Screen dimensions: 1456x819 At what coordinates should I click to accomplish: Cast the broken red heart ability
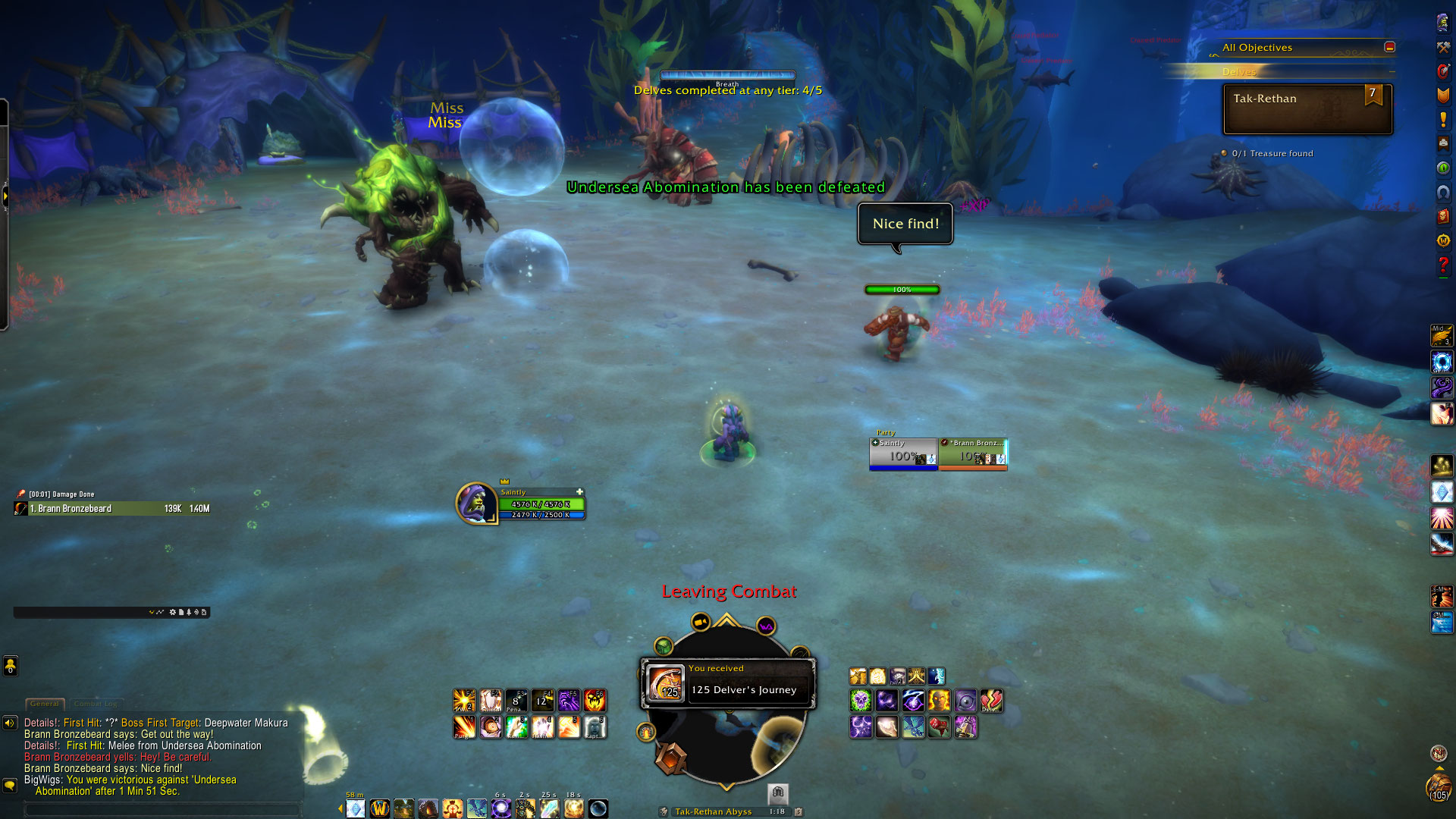coord(991,701)
